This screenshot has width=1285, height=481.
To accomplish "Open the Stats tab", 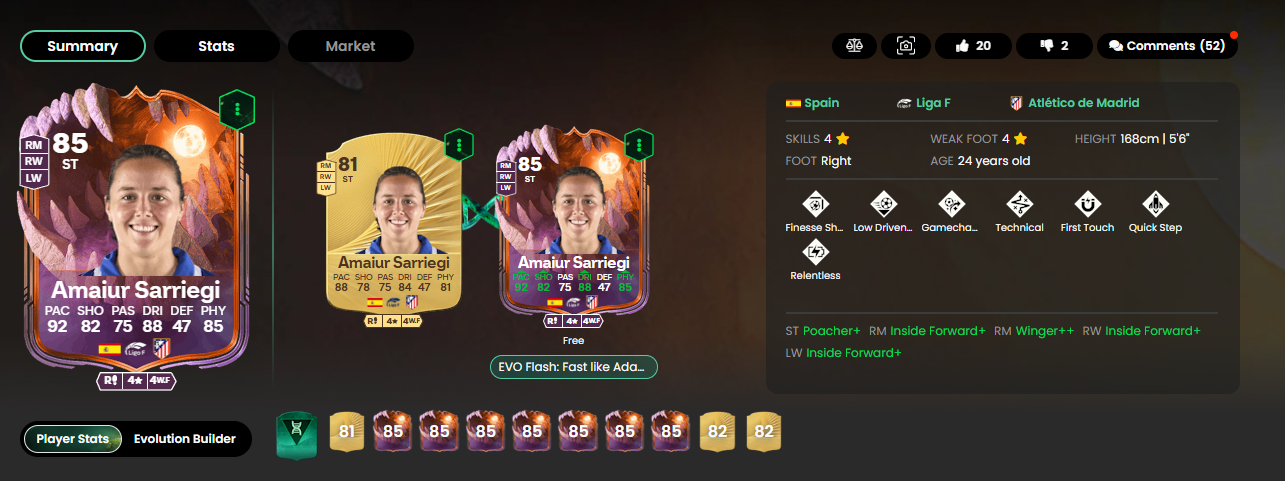I will click(x=216, y=46).
